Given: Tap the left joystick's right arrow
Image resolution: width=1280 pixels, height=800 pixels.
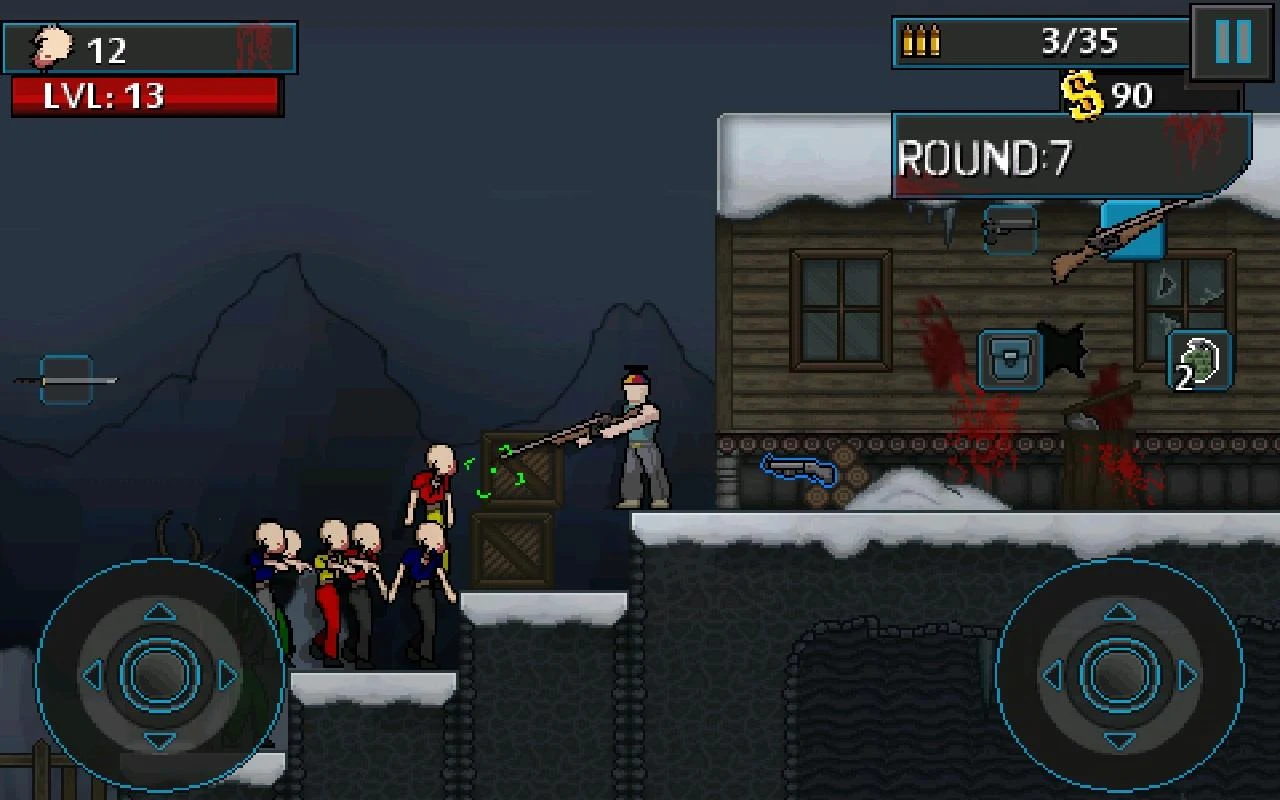Looking at the screenshot, I should pyautogui.click(x=227, y=676).
